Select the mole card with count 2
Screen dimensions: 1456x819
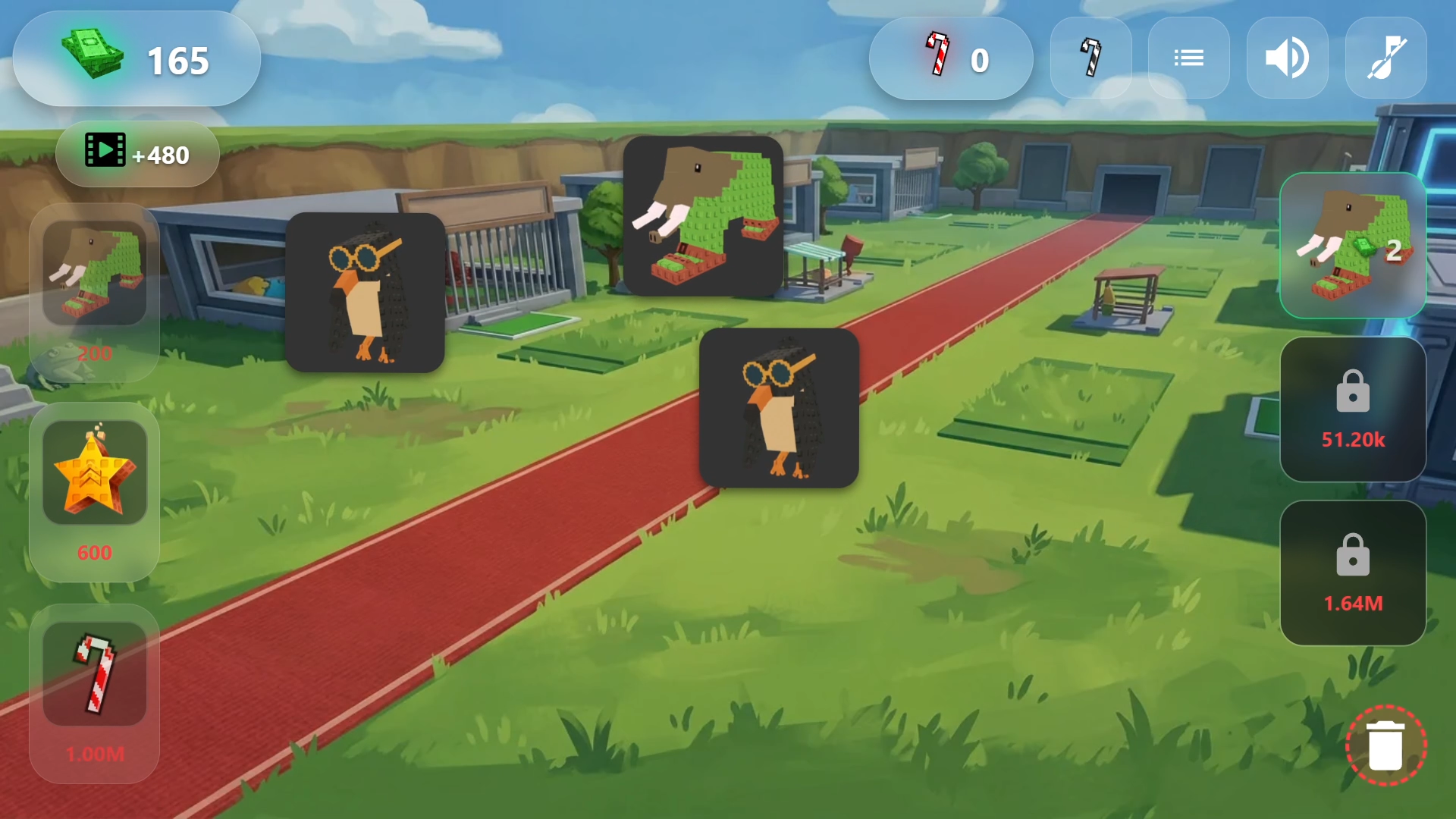coord(1353,245)
